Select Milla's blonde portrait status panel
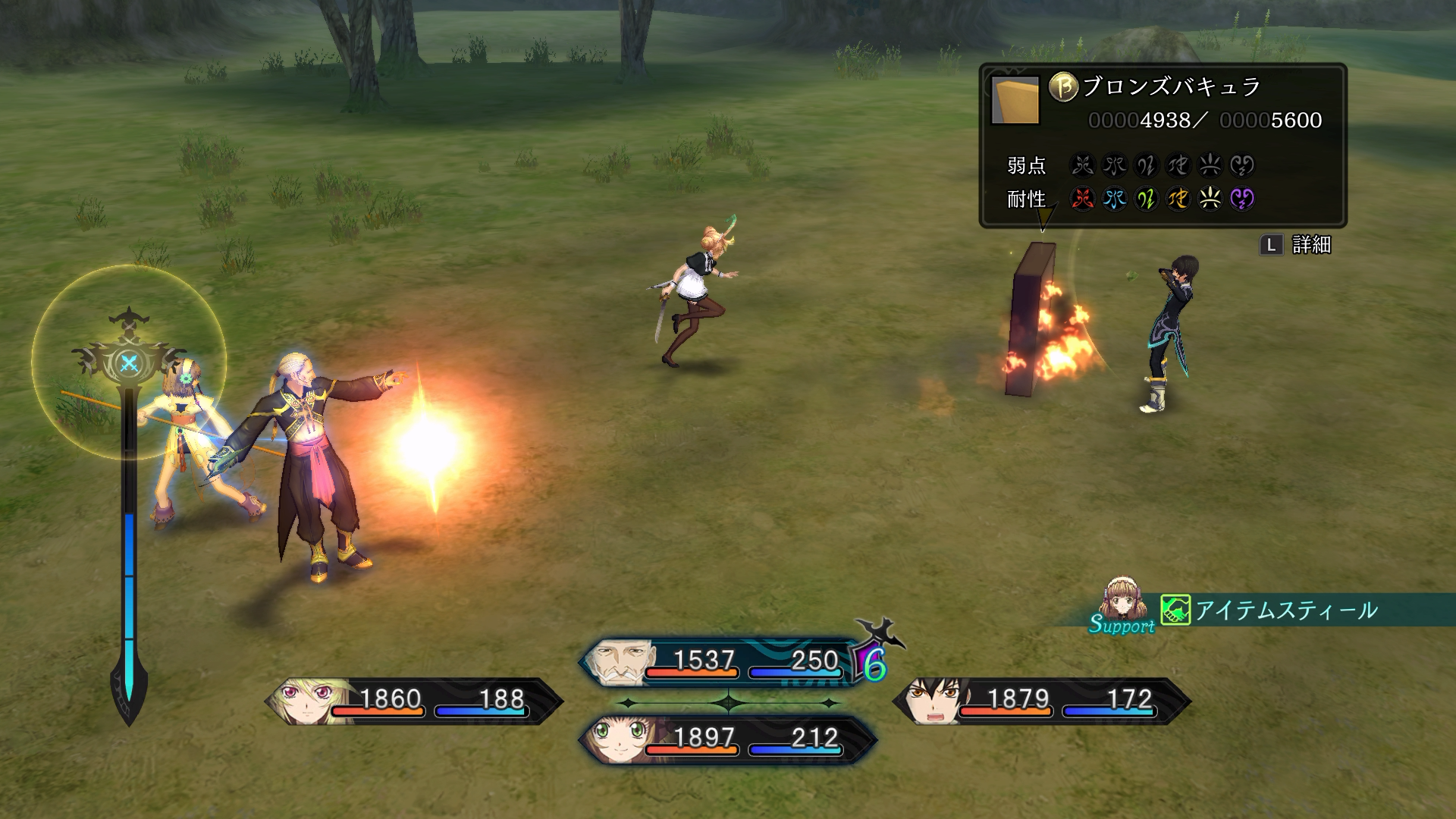The height and width of the screenshot is (819, 1456). pos(413,701)
